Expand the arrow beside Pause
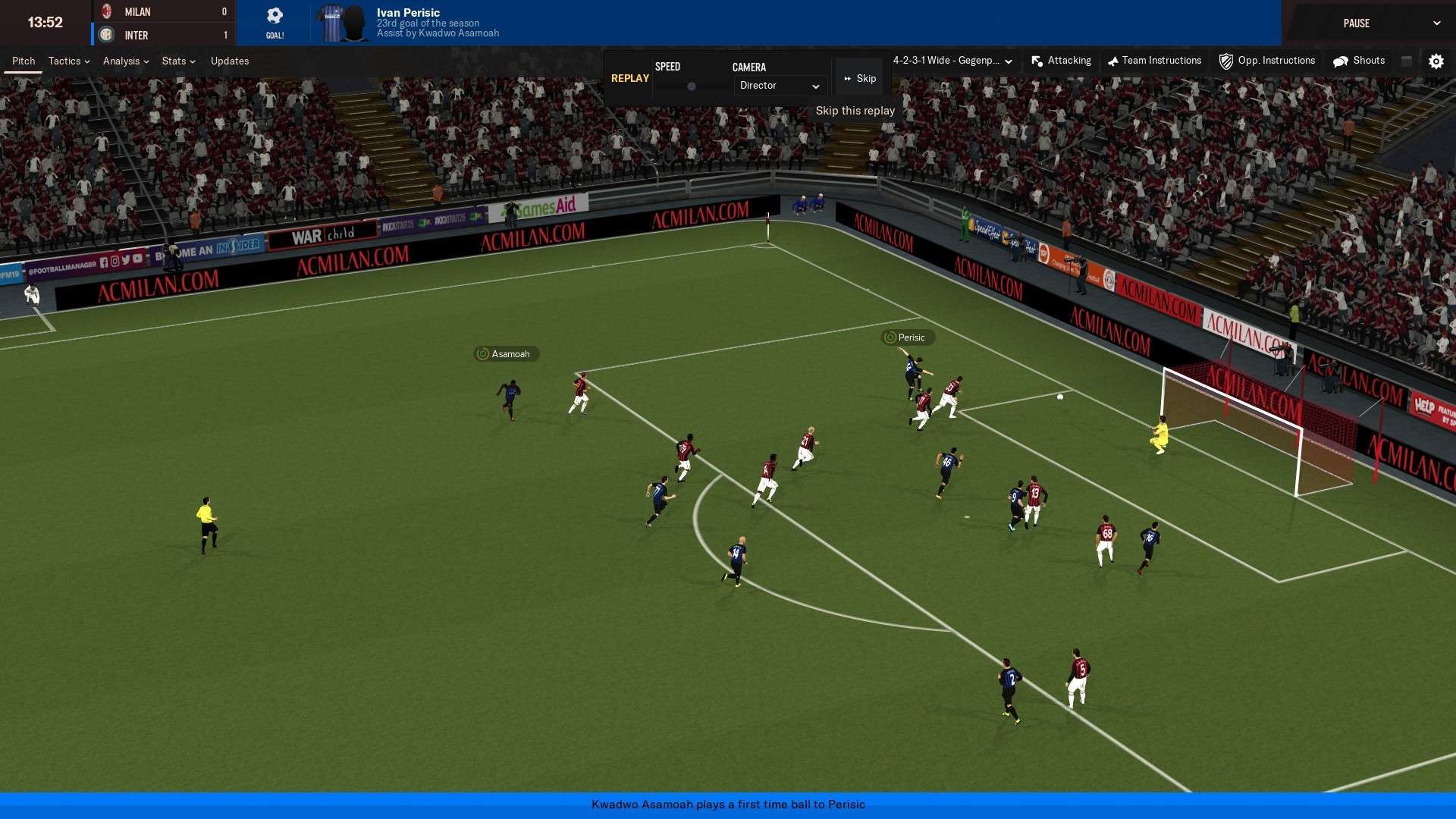Screen dimensions: 1456x819 pos(1436,24)
